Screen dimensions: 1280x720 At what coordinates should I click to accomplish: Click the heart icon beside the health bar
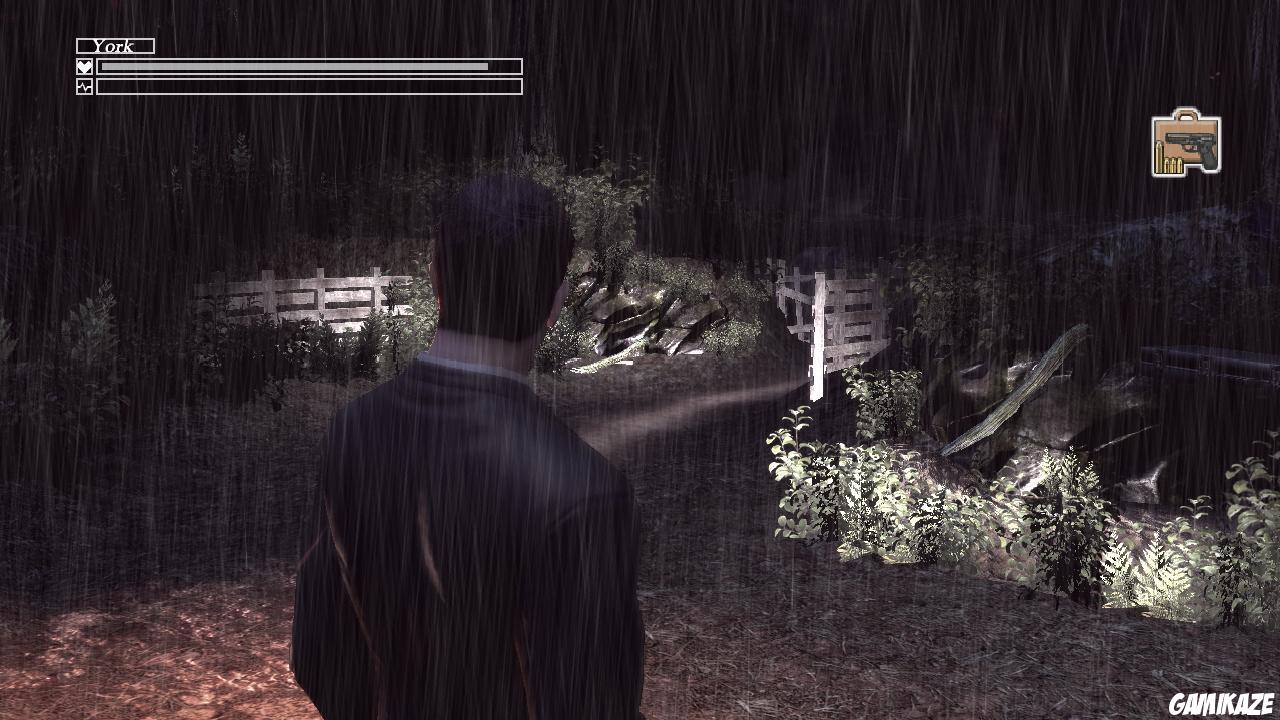pyautogui.click(x=84, y=66)
